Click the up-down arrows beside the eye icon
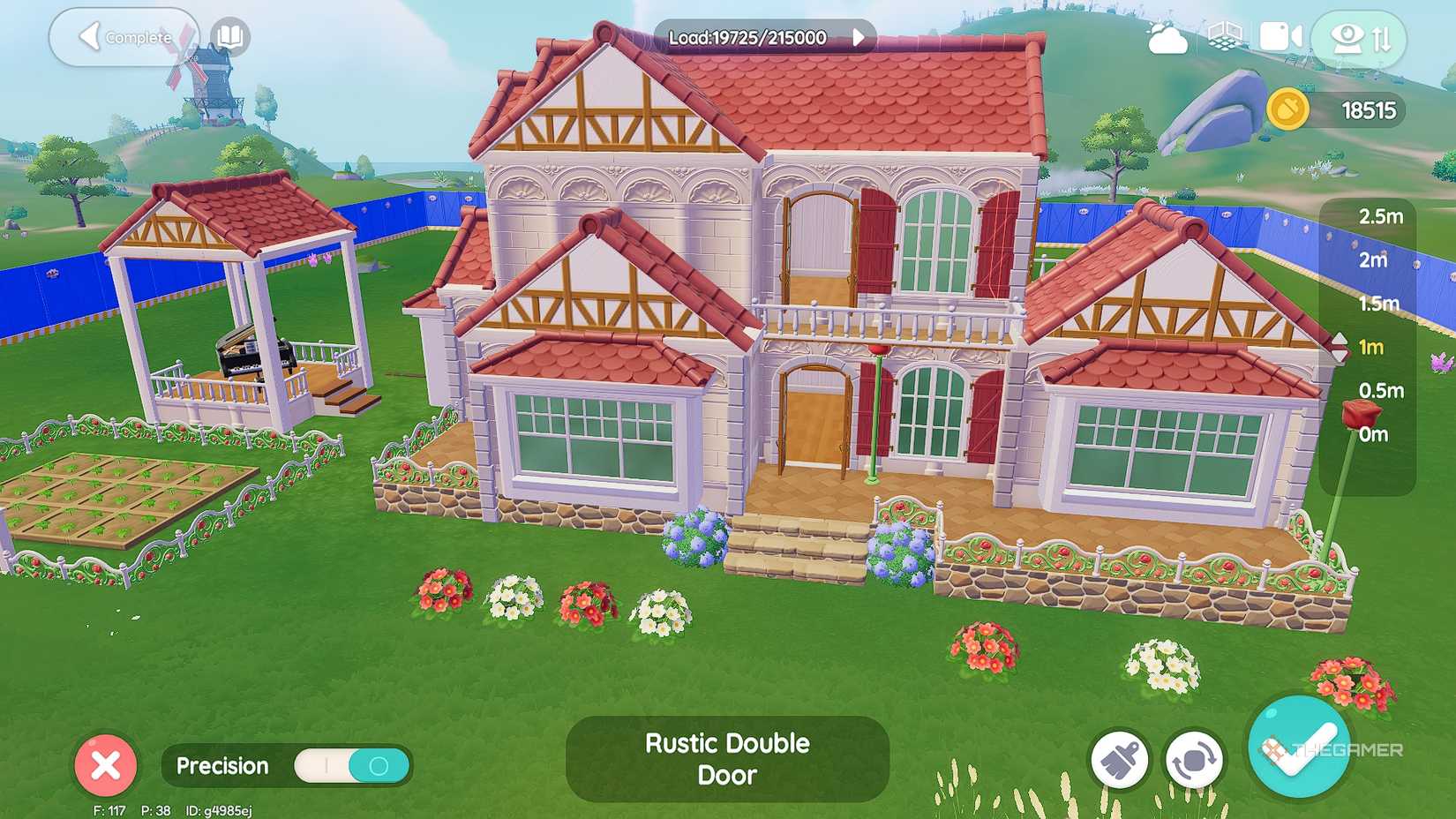Viewport: 1456px width, 819px height. 1379,38
